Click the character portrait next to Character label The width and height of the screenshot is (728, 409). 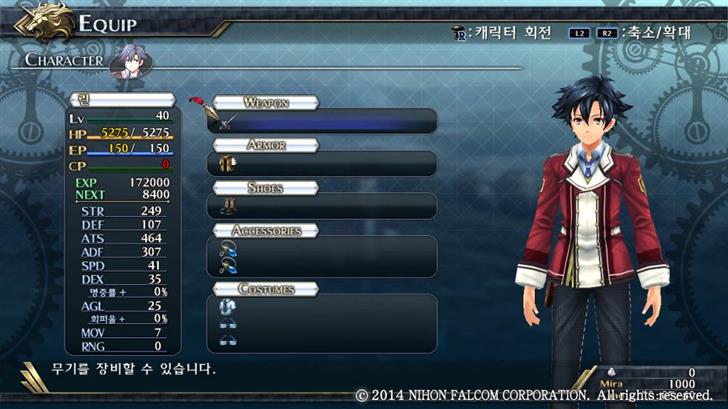[x=126, y=60]
